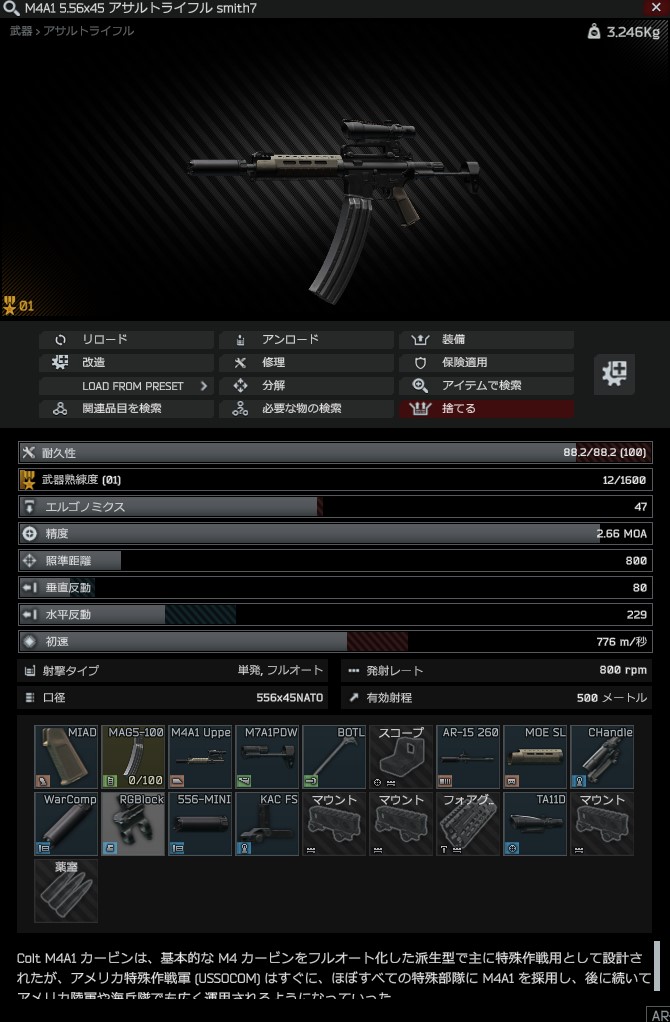
Task: Expand the LOAD FROM PRESET submenu
Action: click(126, 386)
